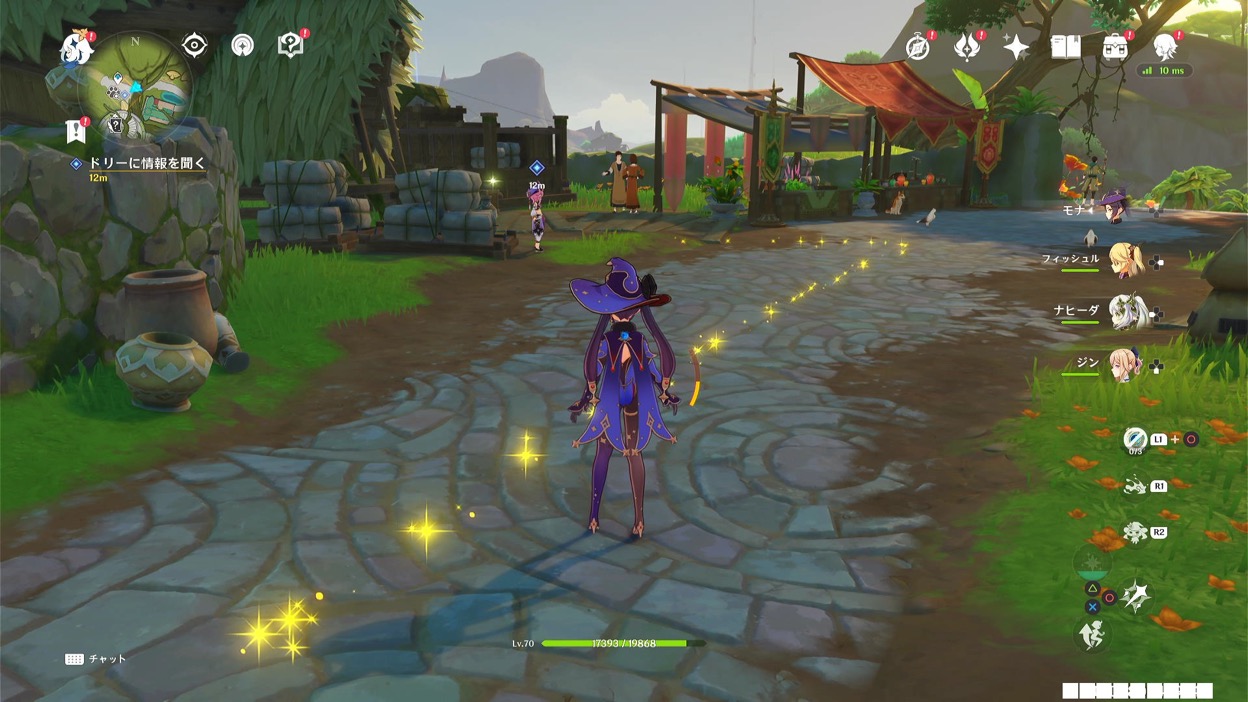
Task: Open the チャット chat box
Action: [x=96, y=659]
